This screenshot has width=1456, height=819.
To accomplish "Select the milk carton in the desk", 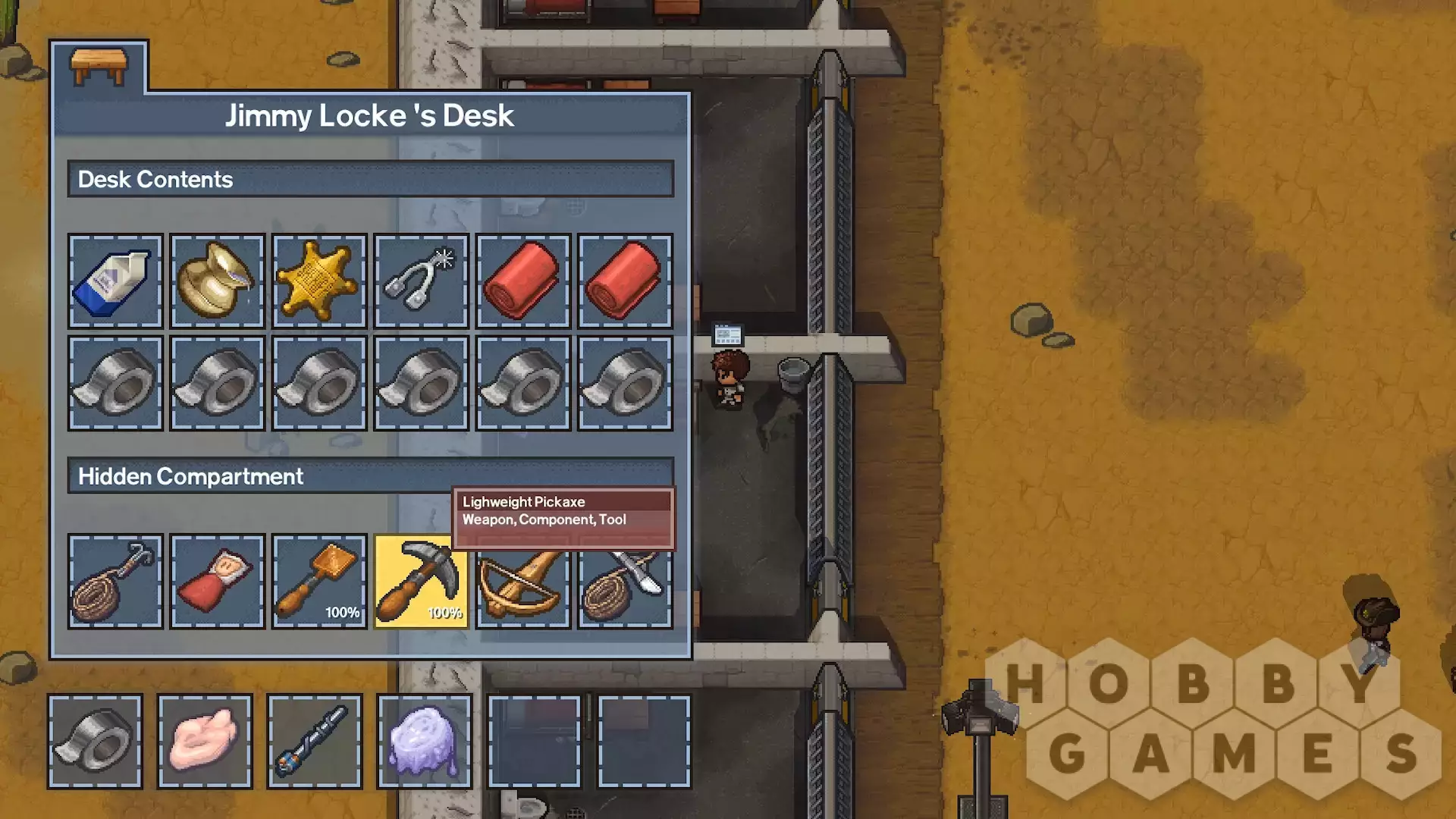I will 115,281.
